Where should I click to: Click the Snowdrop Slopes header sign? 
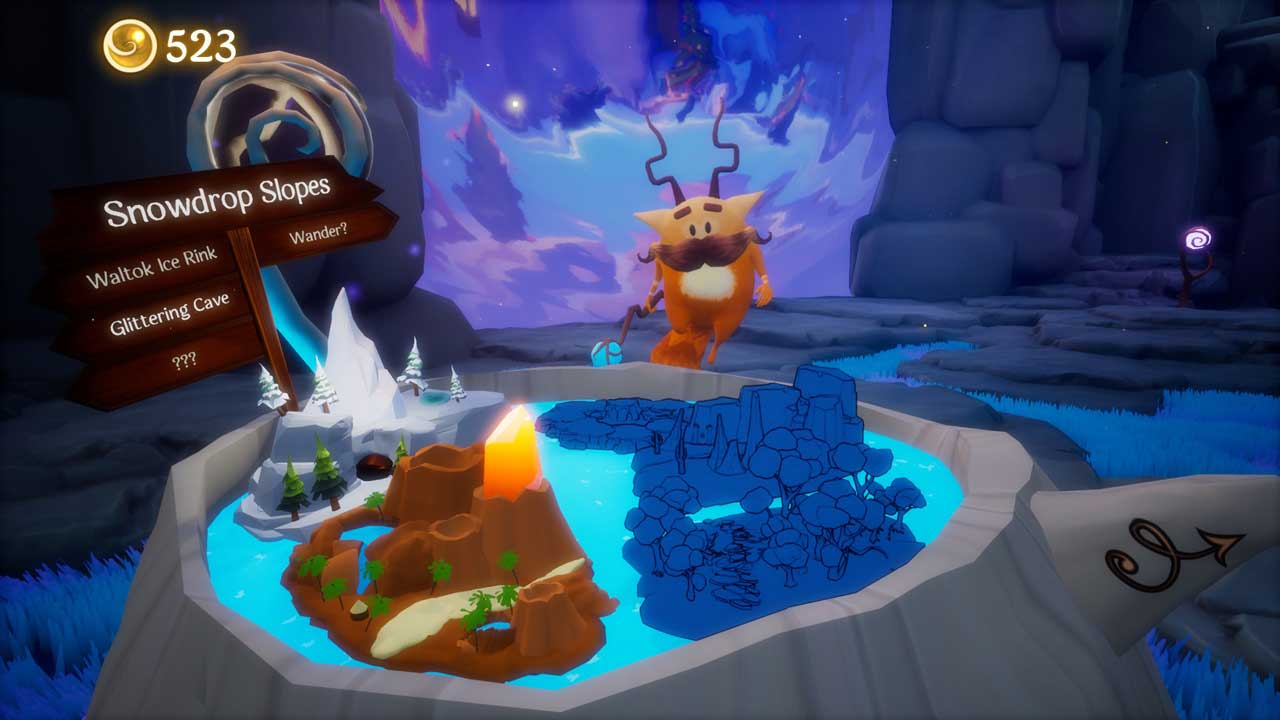click(x=217, y=203)
